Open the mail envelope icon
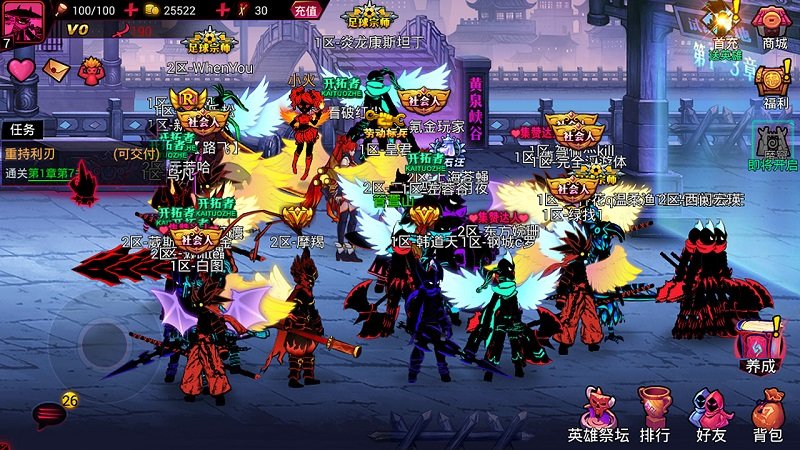This screenshot has height=450, width=800. click(57, 69)
